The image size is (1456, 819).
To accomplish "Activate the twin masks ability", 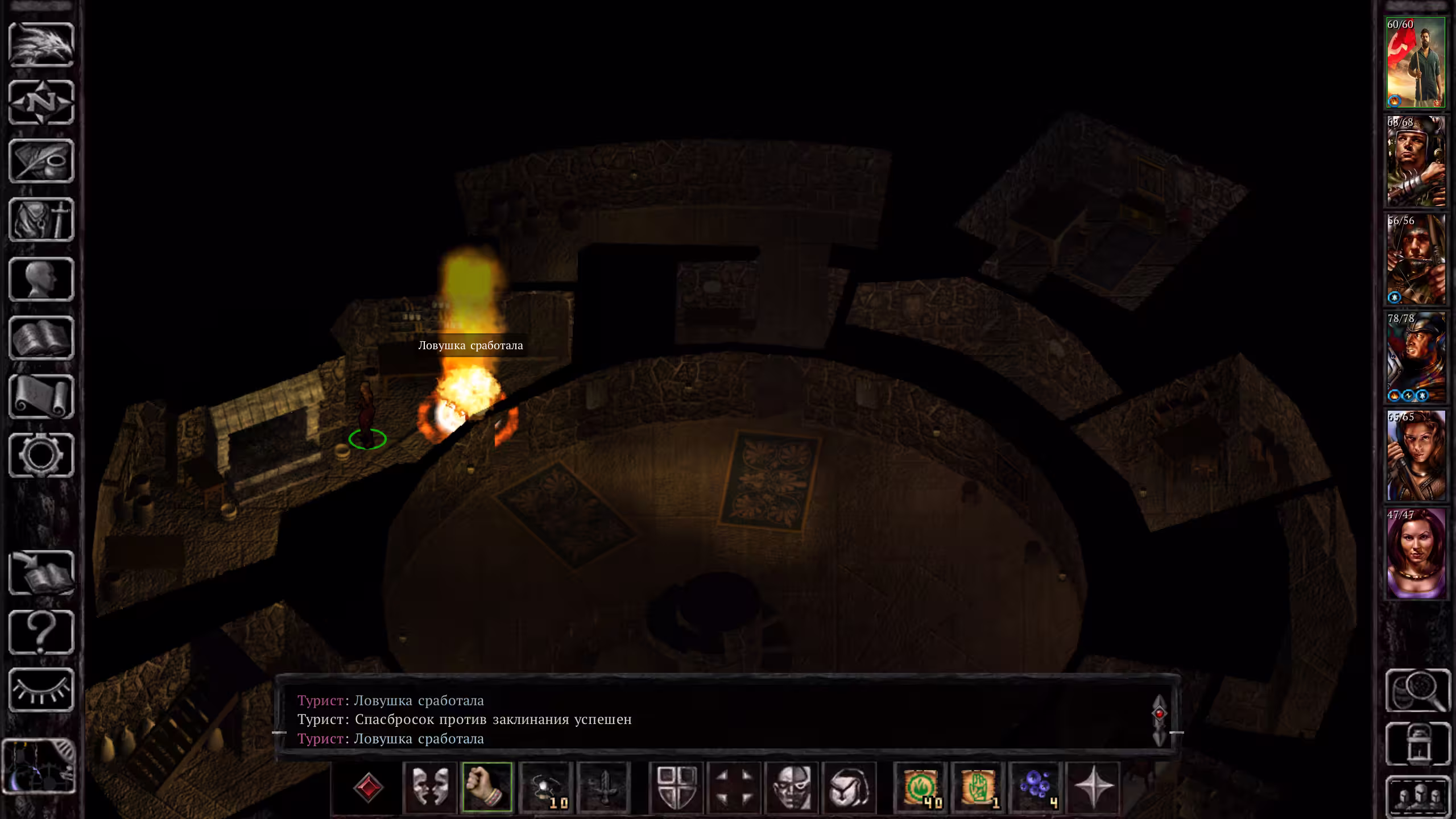I will (x=430, y=787).
